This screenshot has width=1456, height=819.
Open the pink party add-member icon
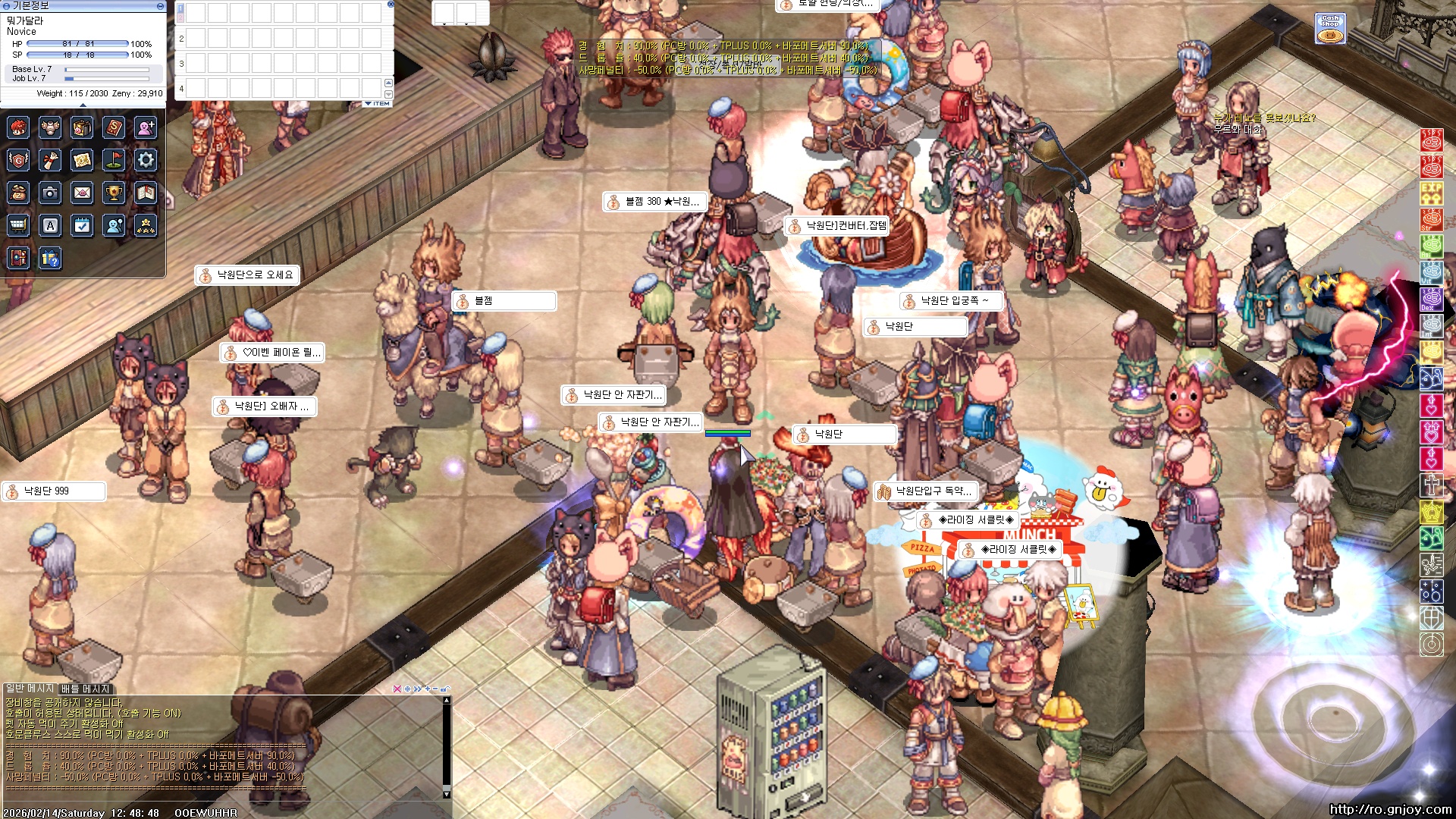point(146,127)
